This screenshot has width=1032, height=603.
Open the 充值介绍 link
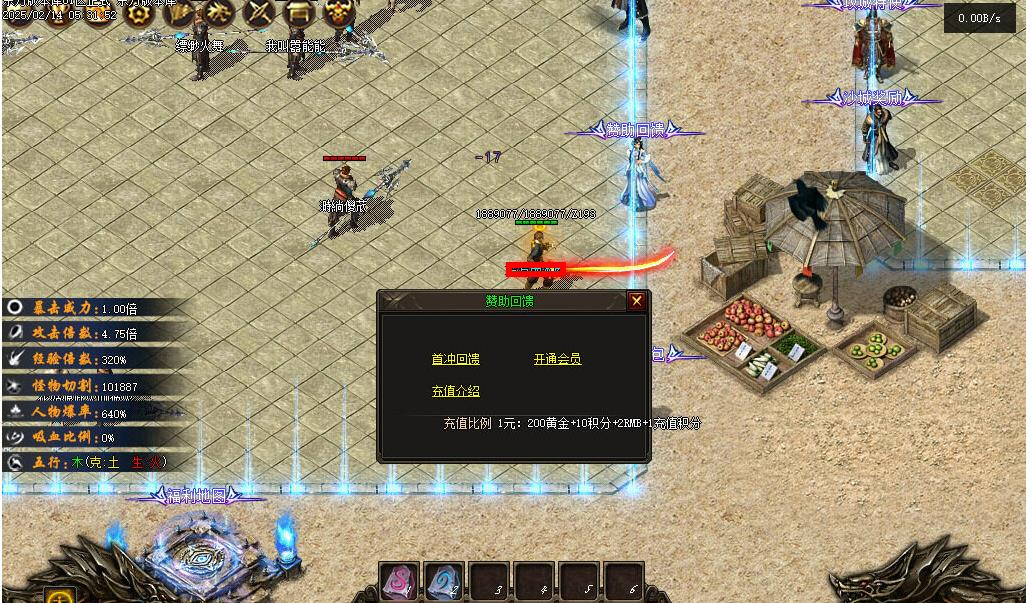point(455,391)
